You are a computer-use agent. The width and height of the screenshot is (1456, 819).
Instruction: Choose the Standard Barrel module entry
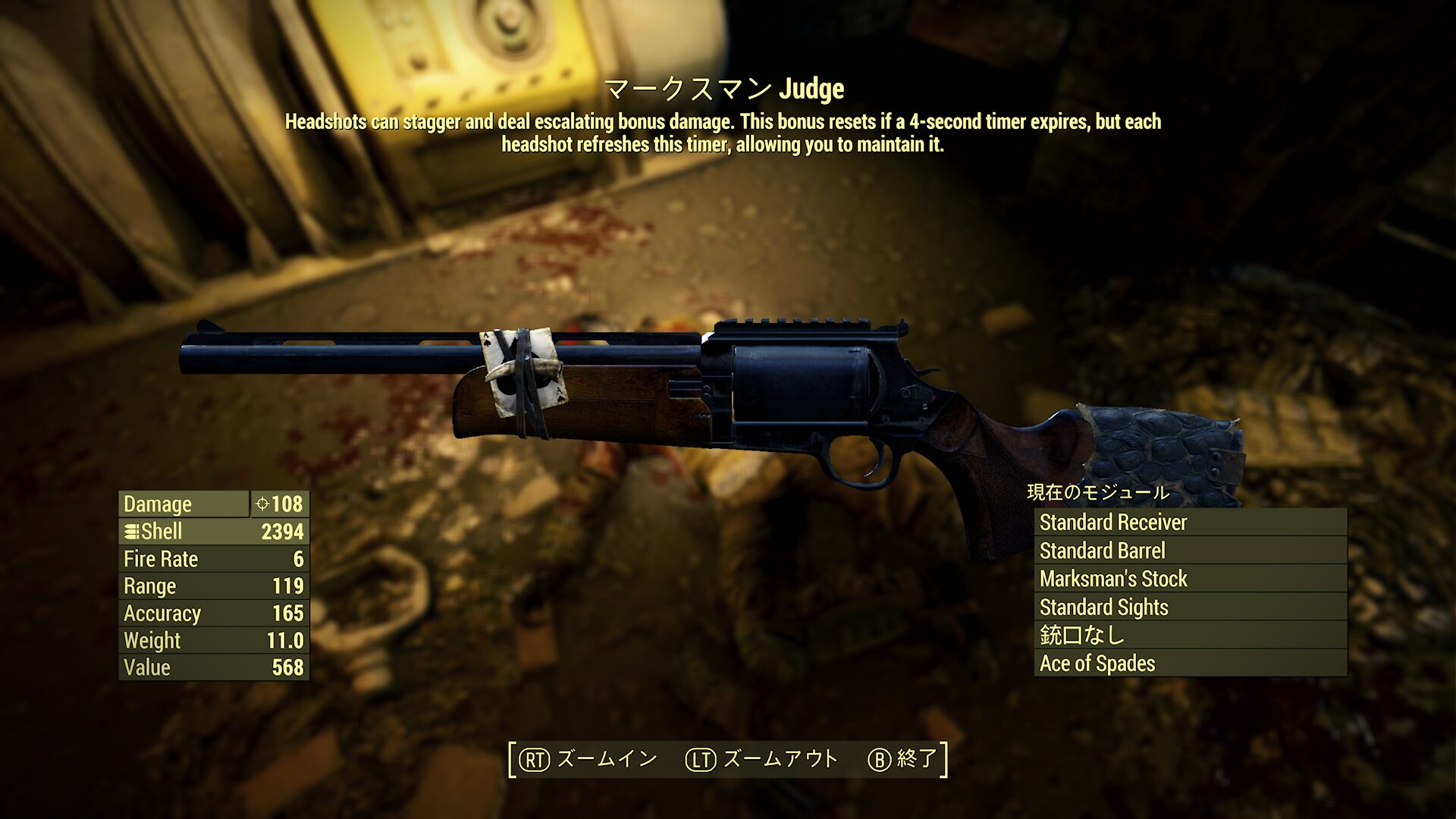click(1189, 551)
